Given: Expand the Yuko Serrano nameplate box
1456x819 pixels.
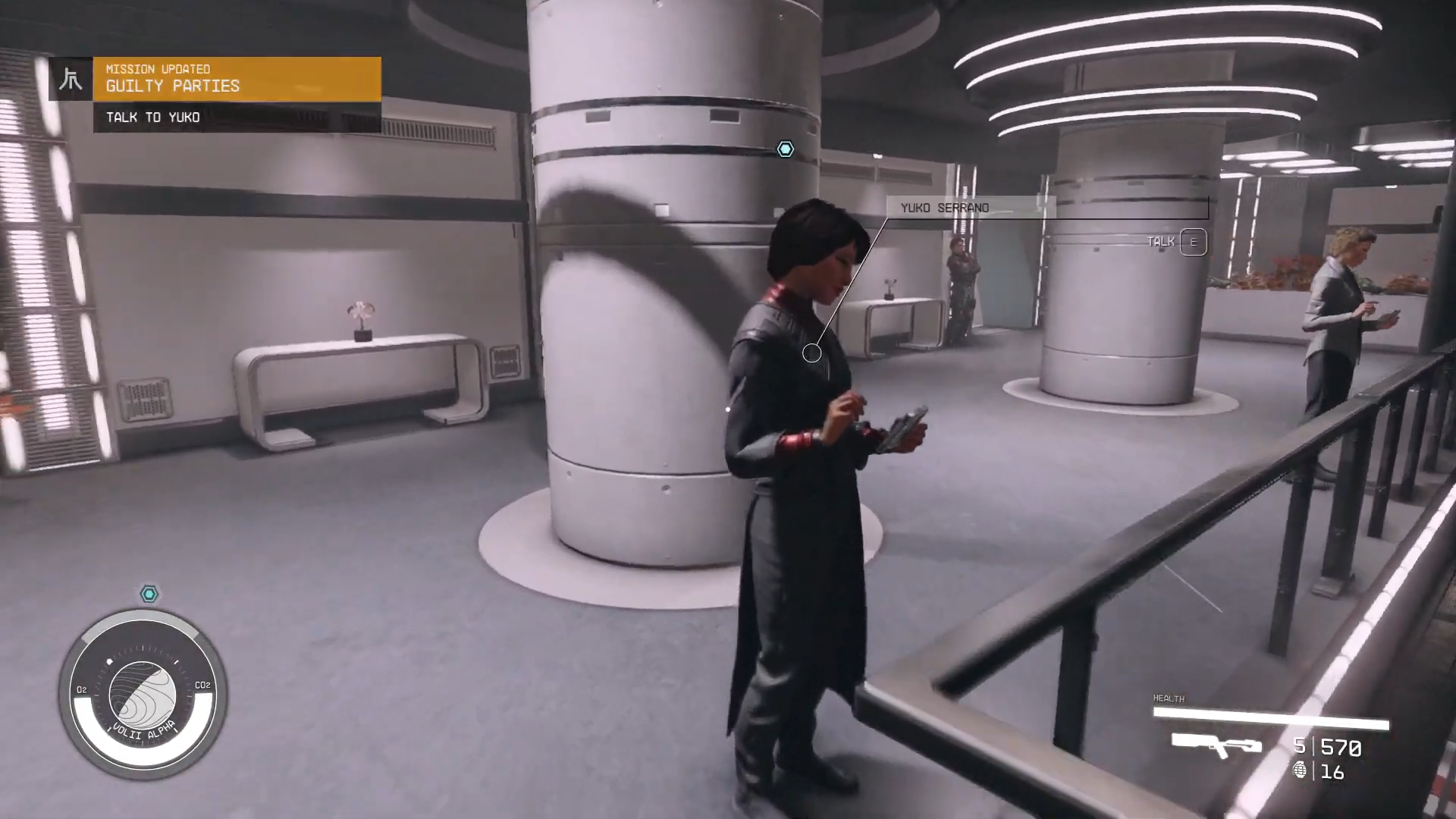Looking at the screenshot, I should [x=1046, y=208].
